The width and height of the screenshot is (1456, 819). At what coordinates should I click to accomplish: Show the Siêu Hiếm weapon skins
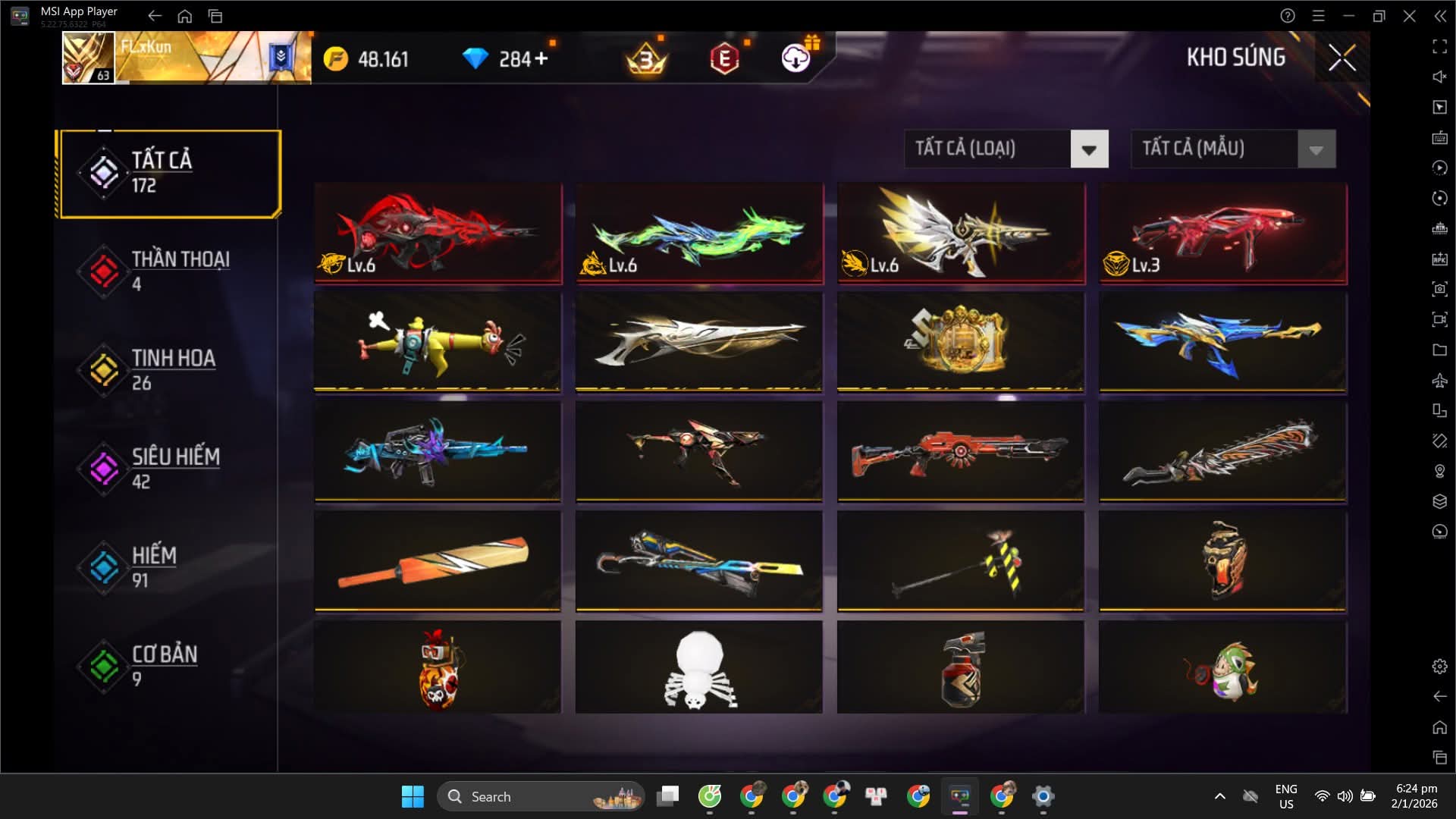(170, 469)
